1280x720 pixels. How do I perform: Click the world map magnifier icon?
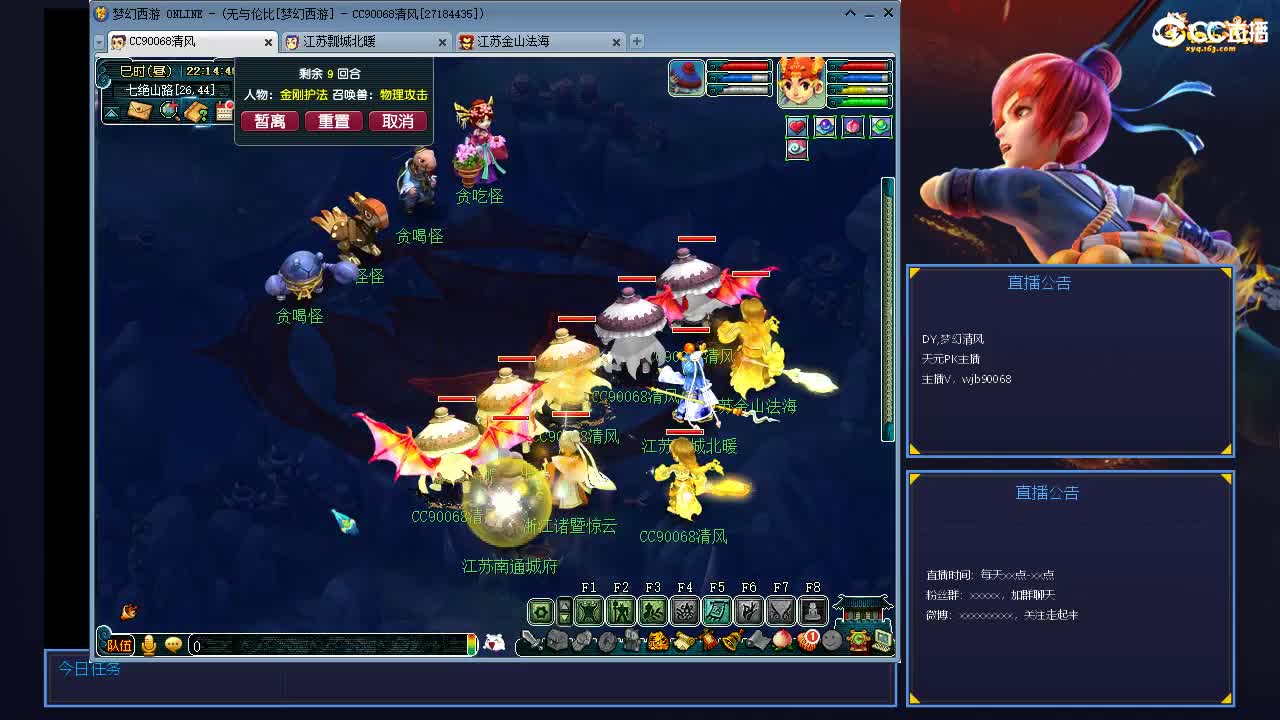(169, 110)
